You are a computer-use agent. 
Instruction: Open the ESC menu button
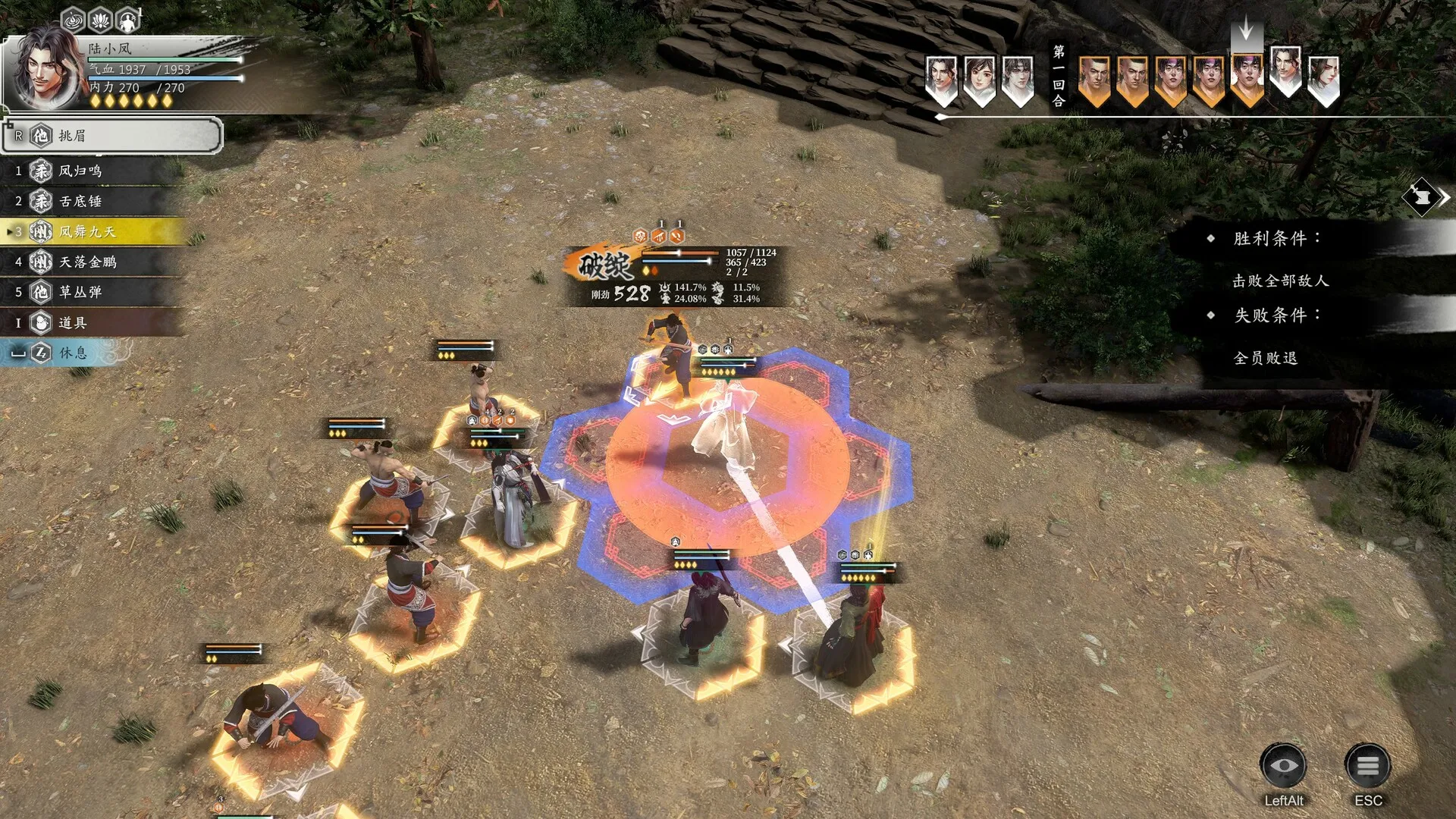pyautogui.click(x=1367, y=767)
